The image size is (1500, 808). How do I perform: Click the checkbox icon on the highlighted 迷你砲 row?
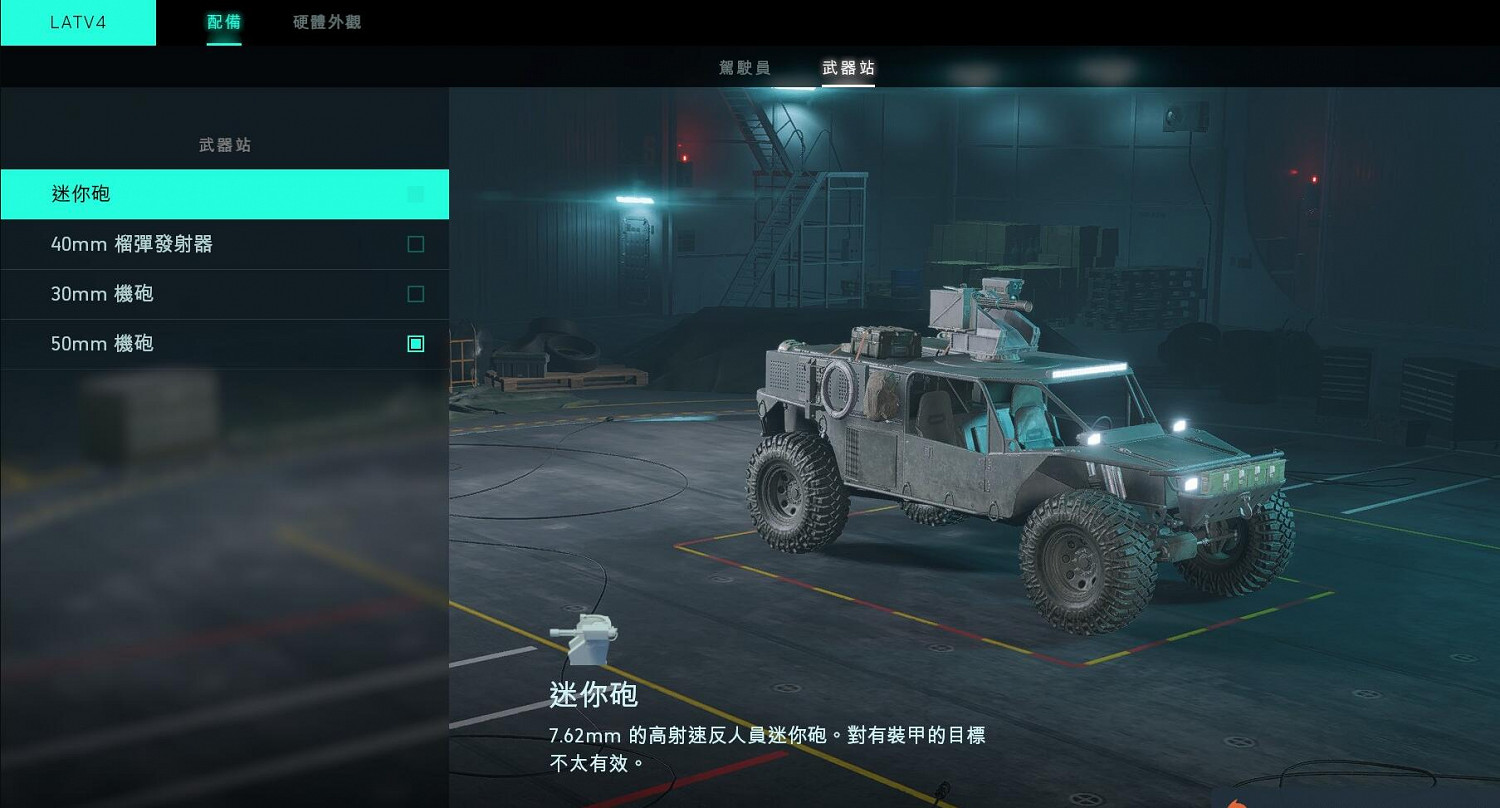416,194
